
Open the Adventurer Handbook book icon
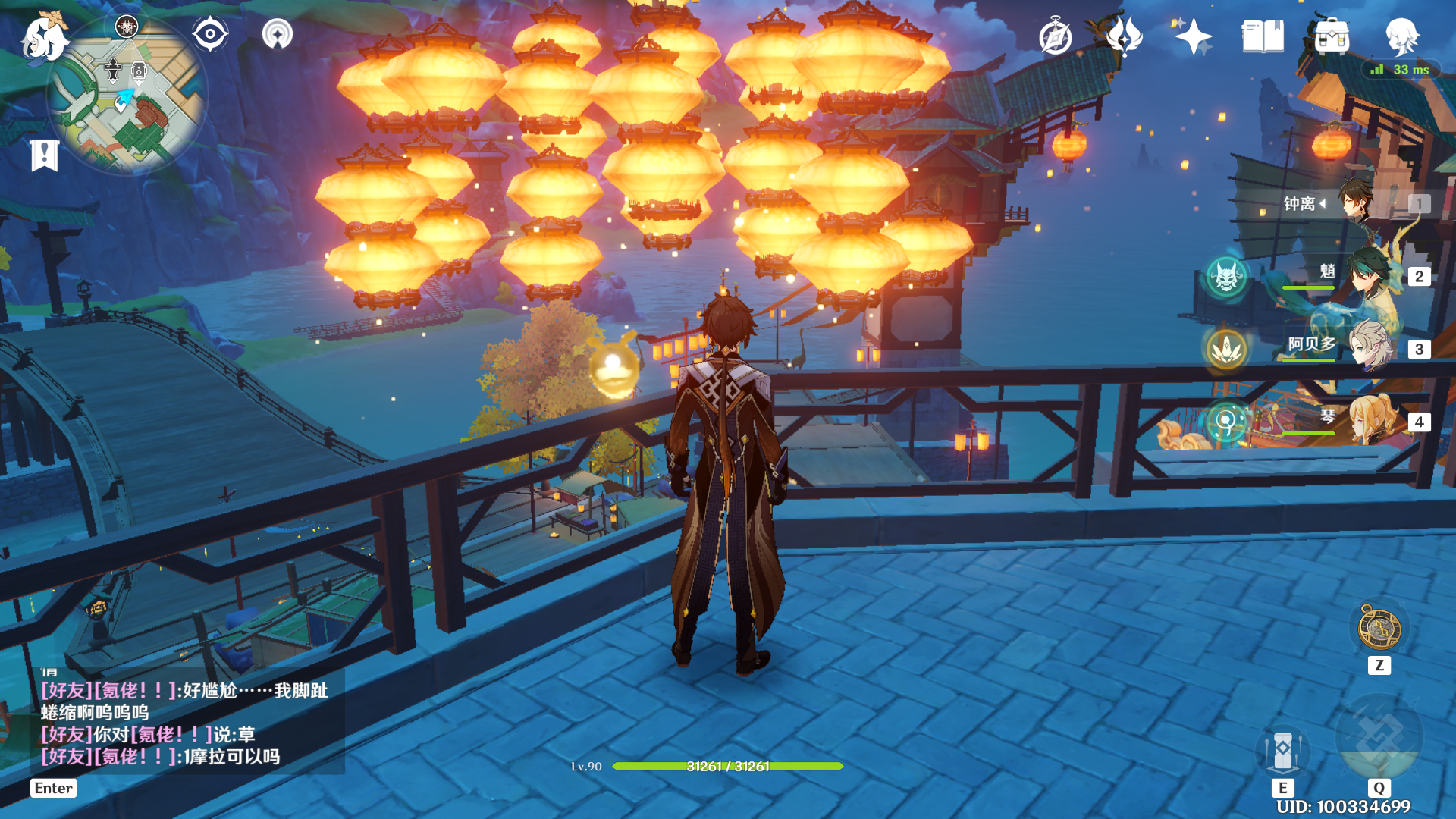tap(1263, 36)
